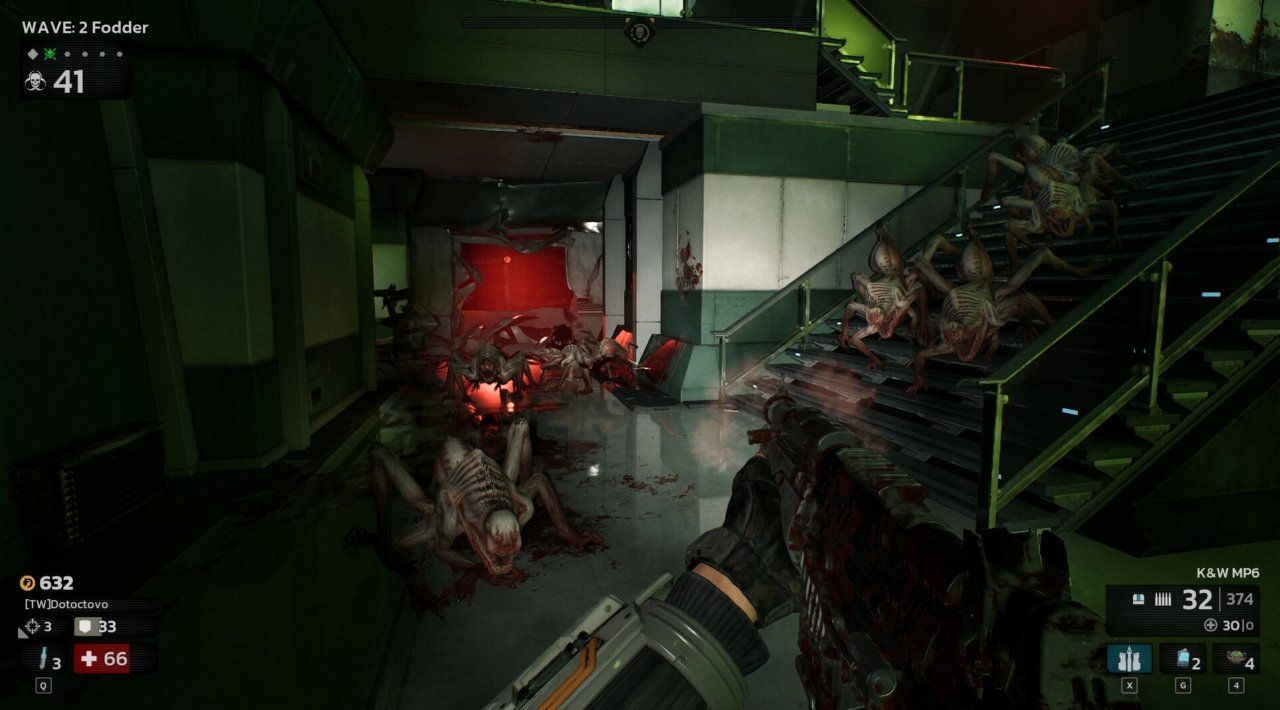Use the healing syringe item
Image resolution: width=1280 pixels, height=710 pixels.
43,660
